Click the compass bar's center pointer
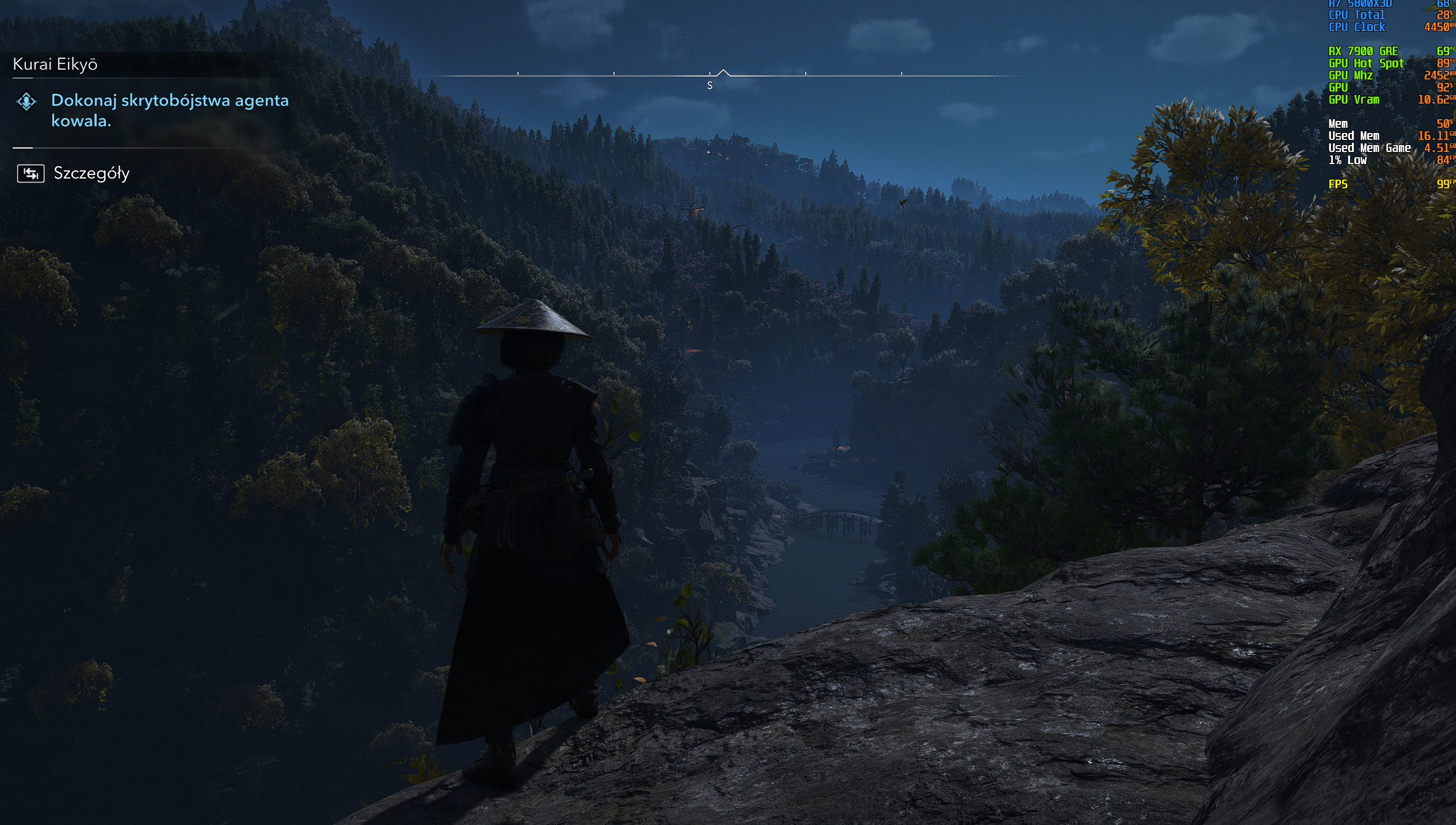 tap(723, 73)
